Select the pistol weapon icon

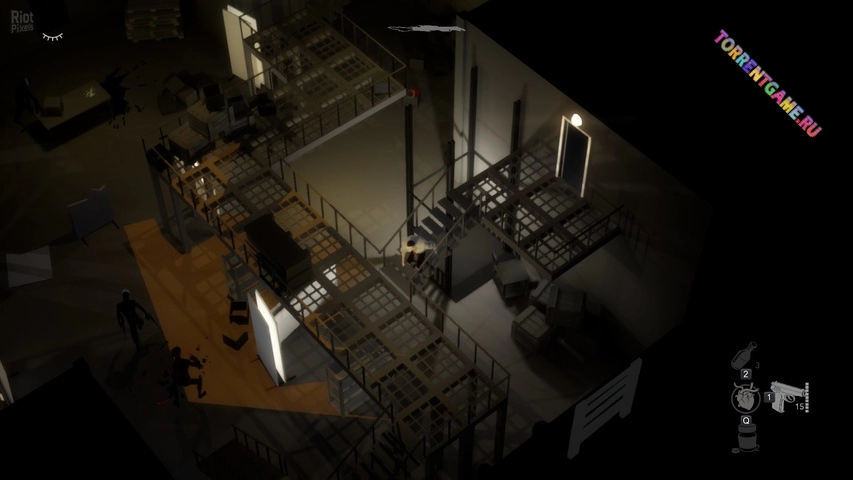pyautogui.click(x=785, y=395)
